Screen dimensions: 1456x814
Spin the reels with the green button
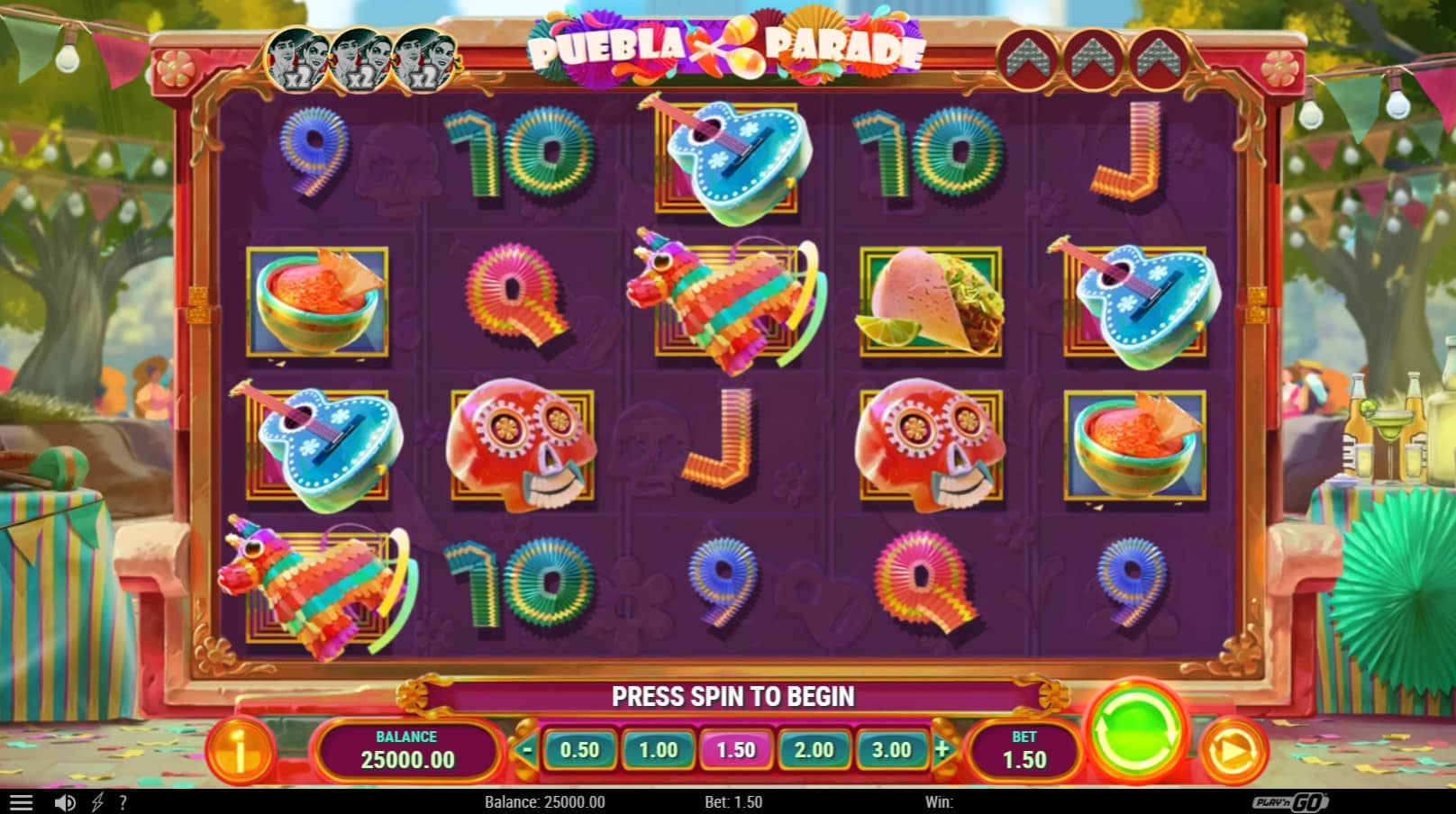coord(1136,732)
